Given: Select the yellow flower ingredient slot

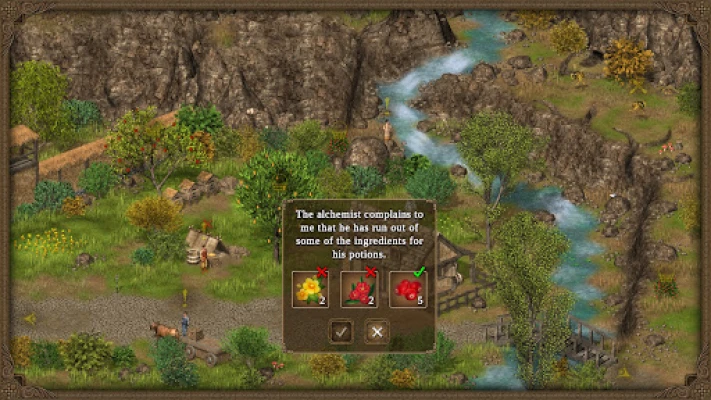Looking at the screenshot, I should click(x=310, y=289).
